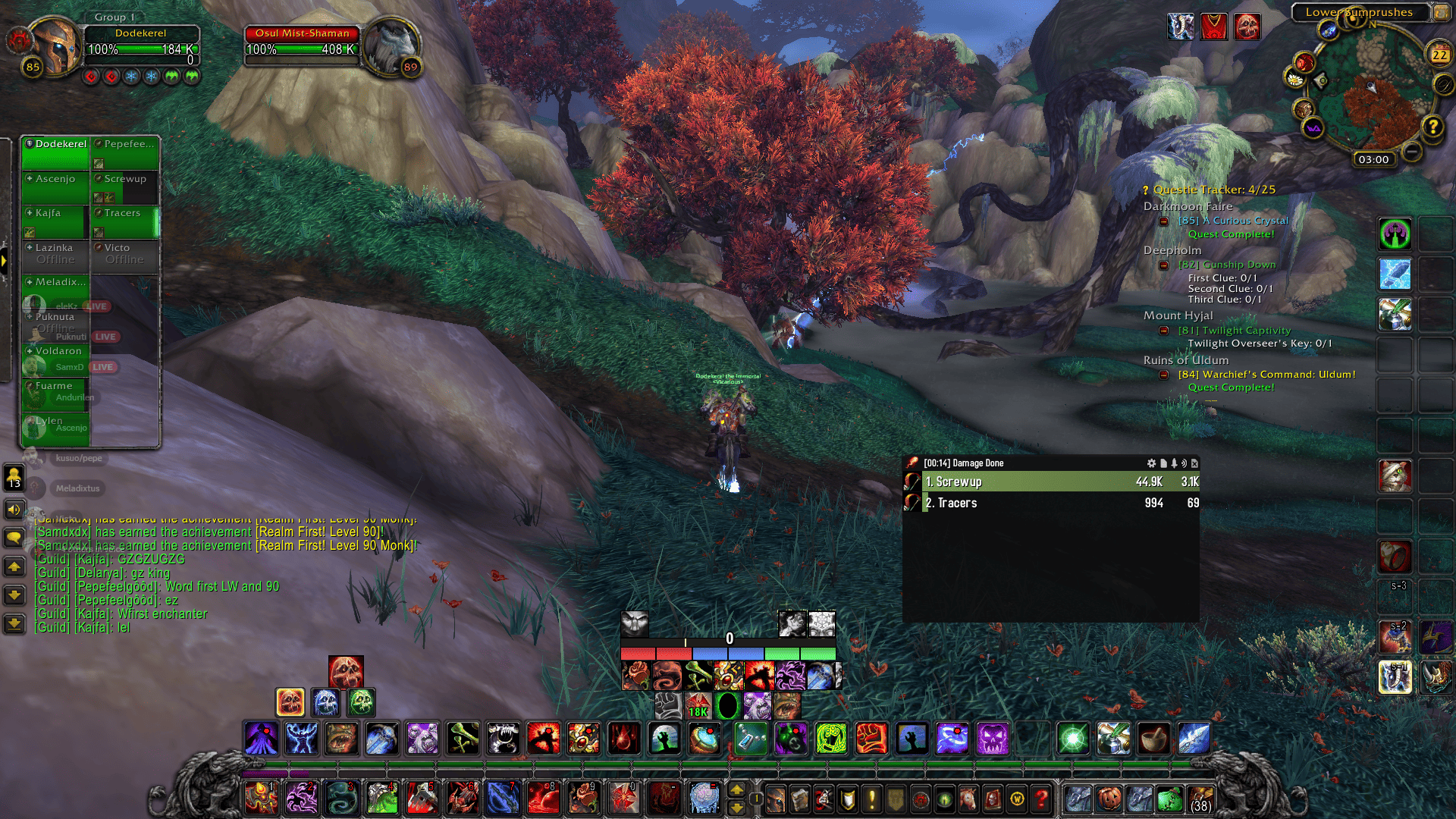This screenshot has height=819, width=1456.
Task: Open the backpack showing 38 free slots
Action: 1200,799
